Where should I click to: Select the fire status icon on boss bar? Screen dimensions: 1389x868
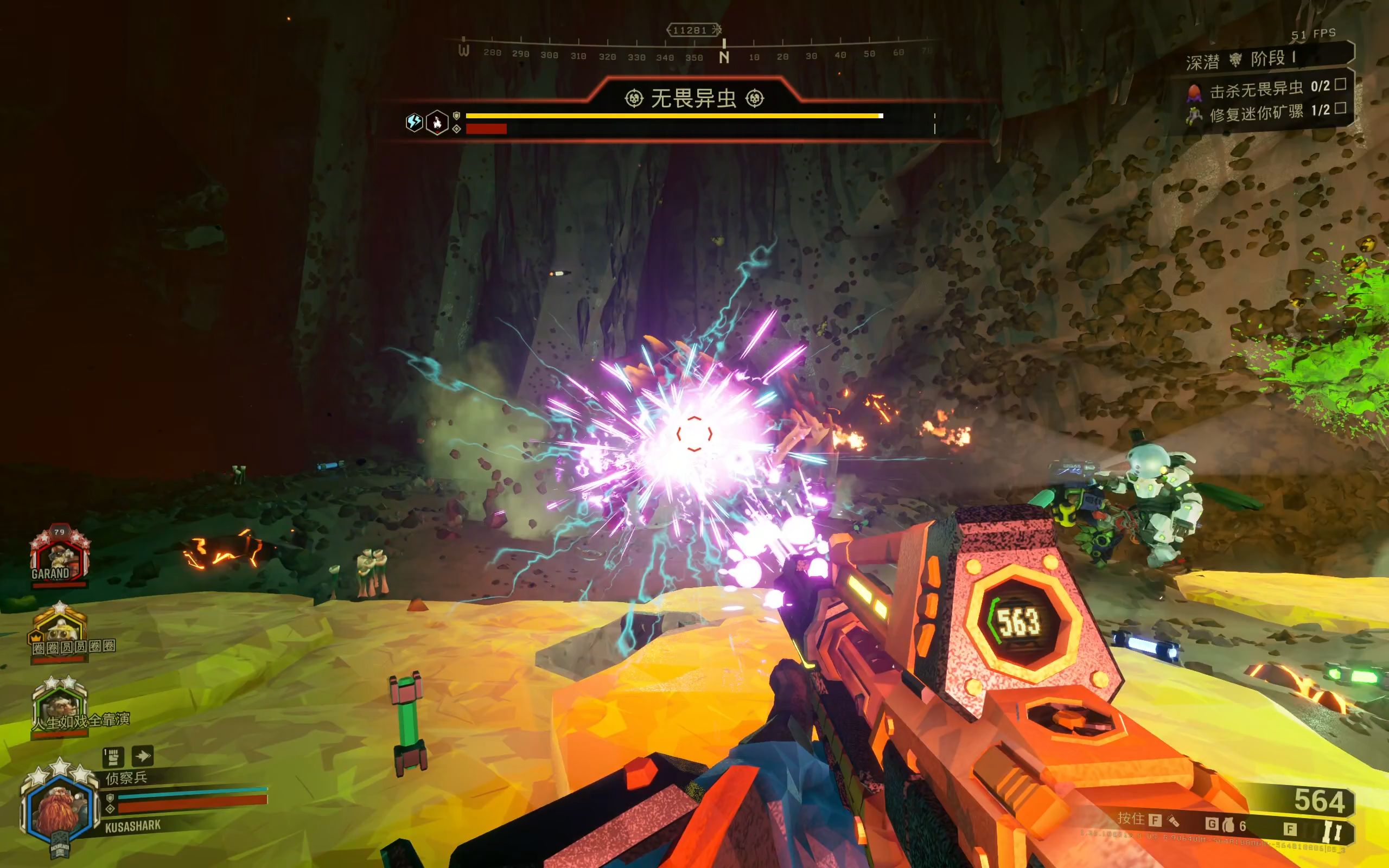(437, 122)
